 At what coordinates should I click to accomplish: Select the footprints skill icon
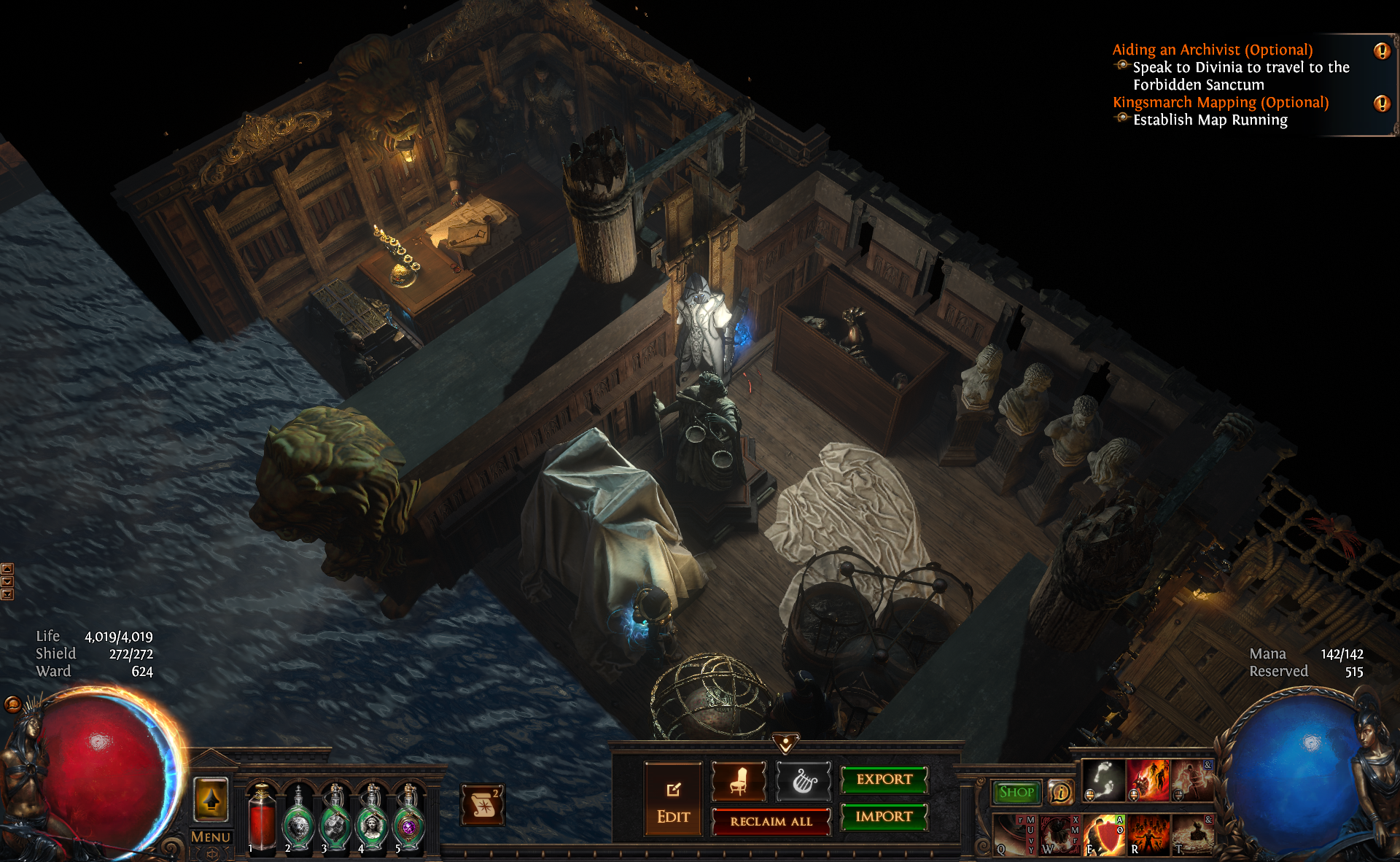tap(1102, 780)
